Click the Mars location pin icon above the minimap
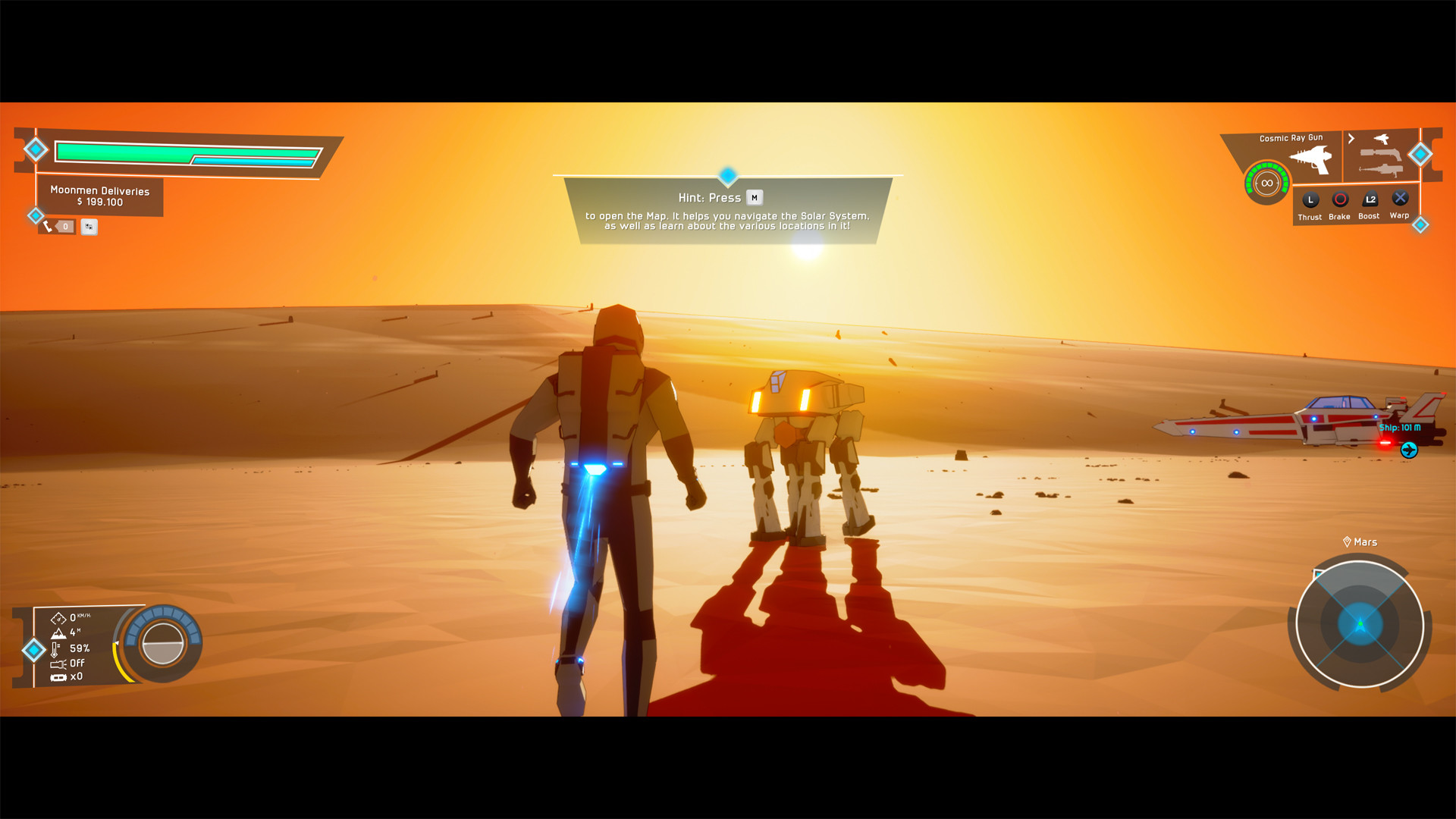The height and width of the screenshot is (819, 1456). pos(1348,541)
